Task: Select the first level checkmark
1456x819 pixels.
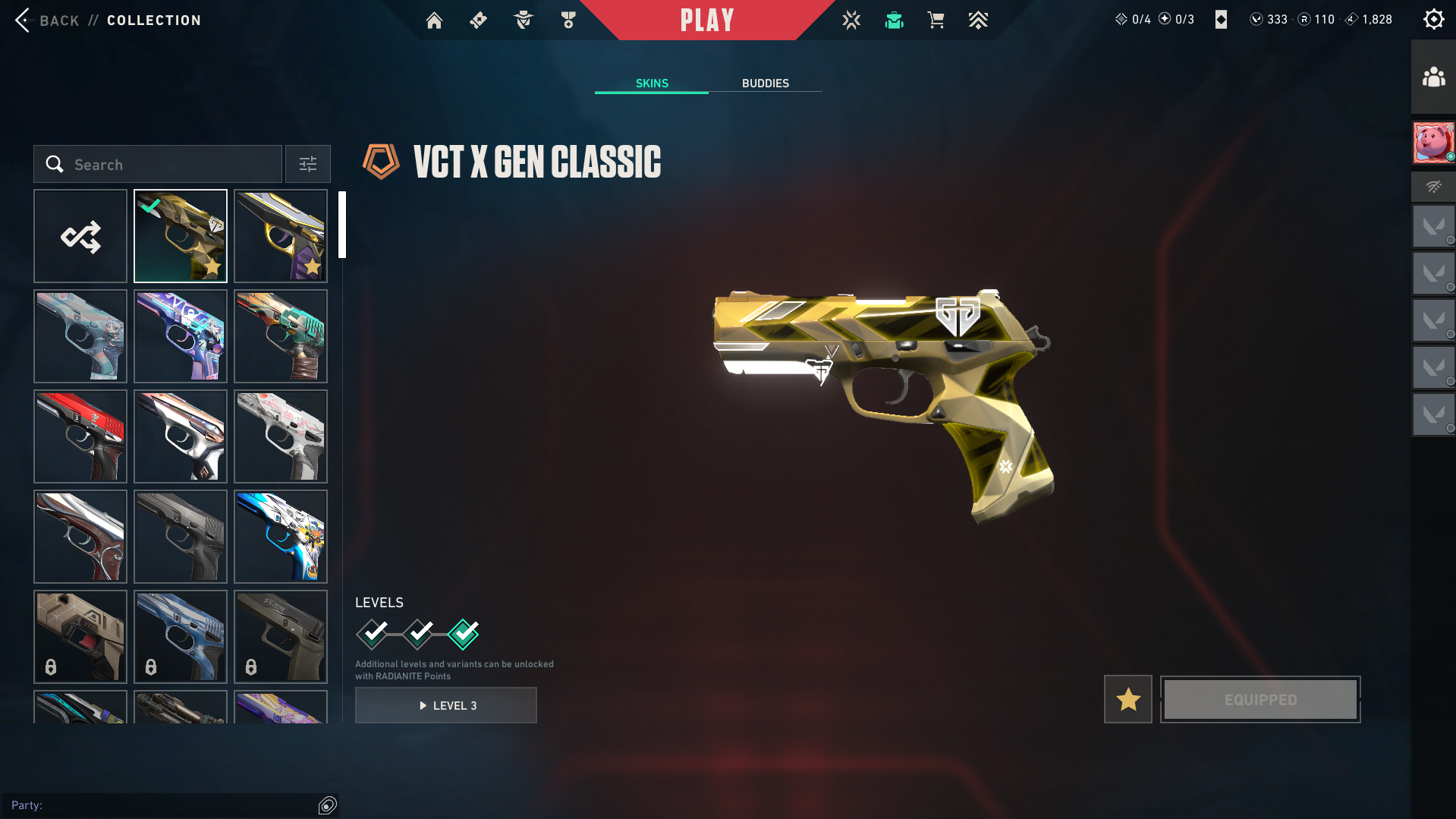Action: click(x=373, y=634)
